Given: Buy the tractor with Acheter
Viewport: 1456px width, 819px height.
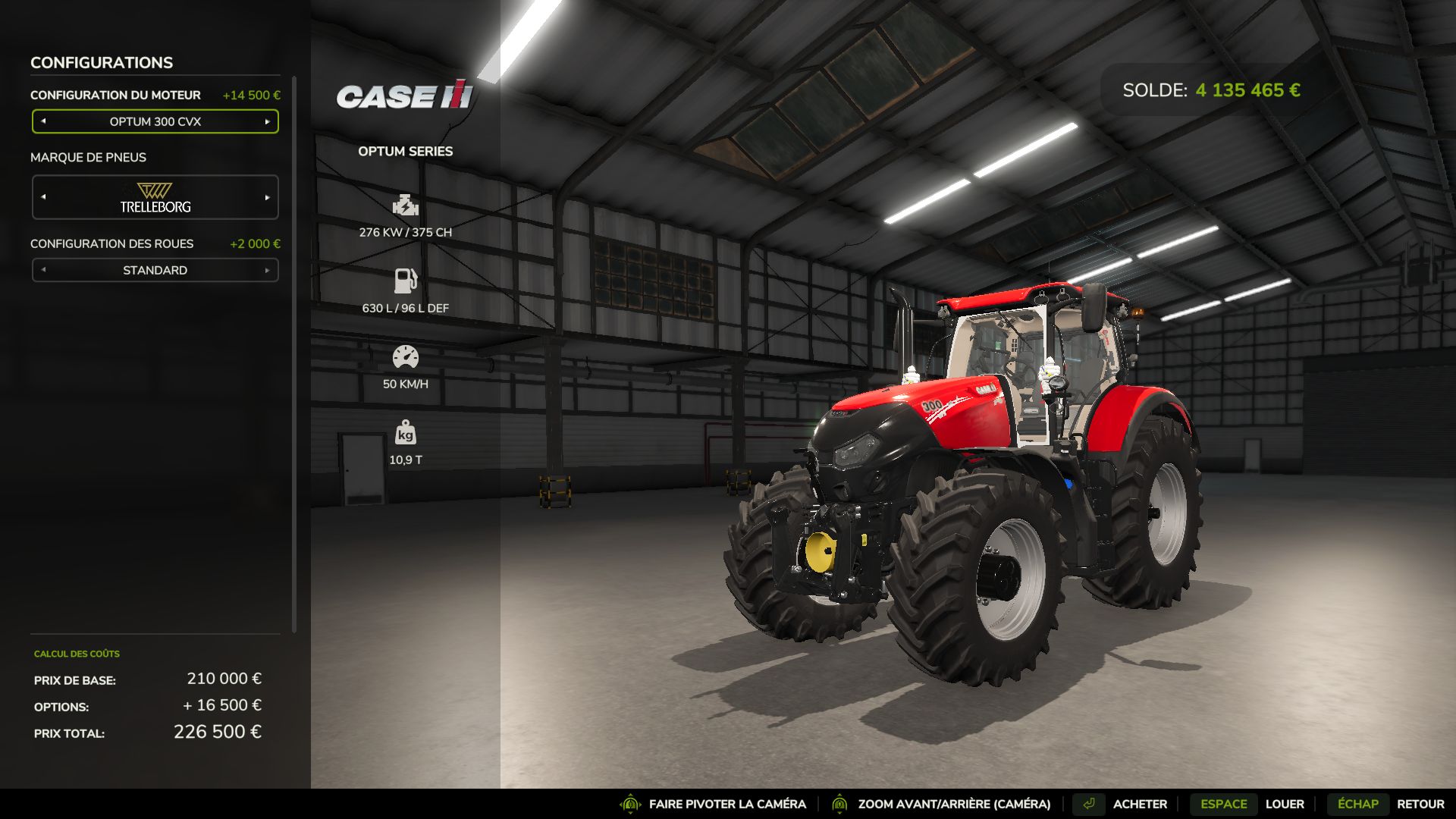Looking at the screenshot, I should (1139, 804).
